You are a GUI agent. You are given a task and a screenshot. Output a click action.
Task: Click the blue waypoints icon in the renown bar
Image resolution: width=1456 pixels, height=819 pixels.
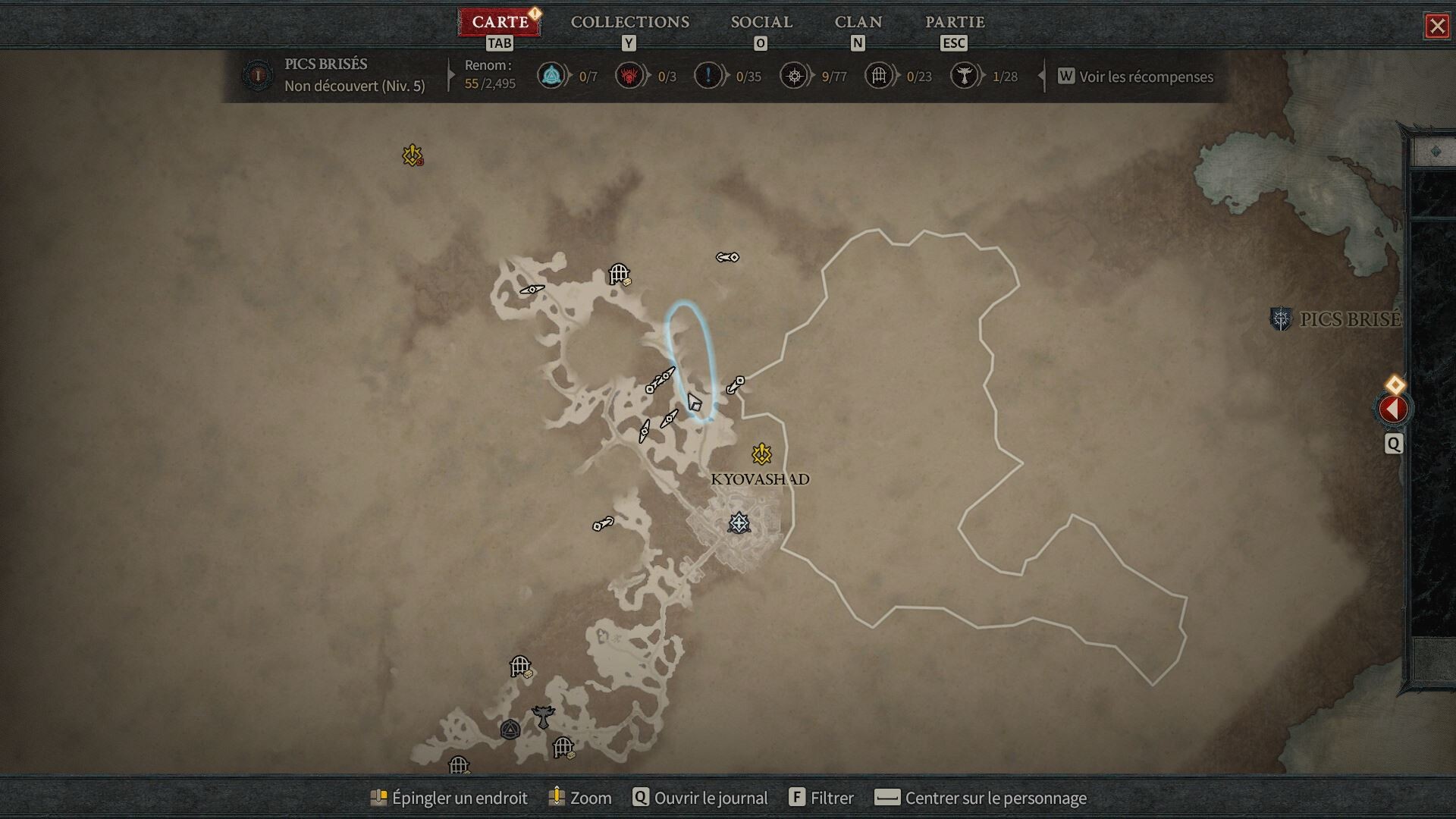point(552,75)
